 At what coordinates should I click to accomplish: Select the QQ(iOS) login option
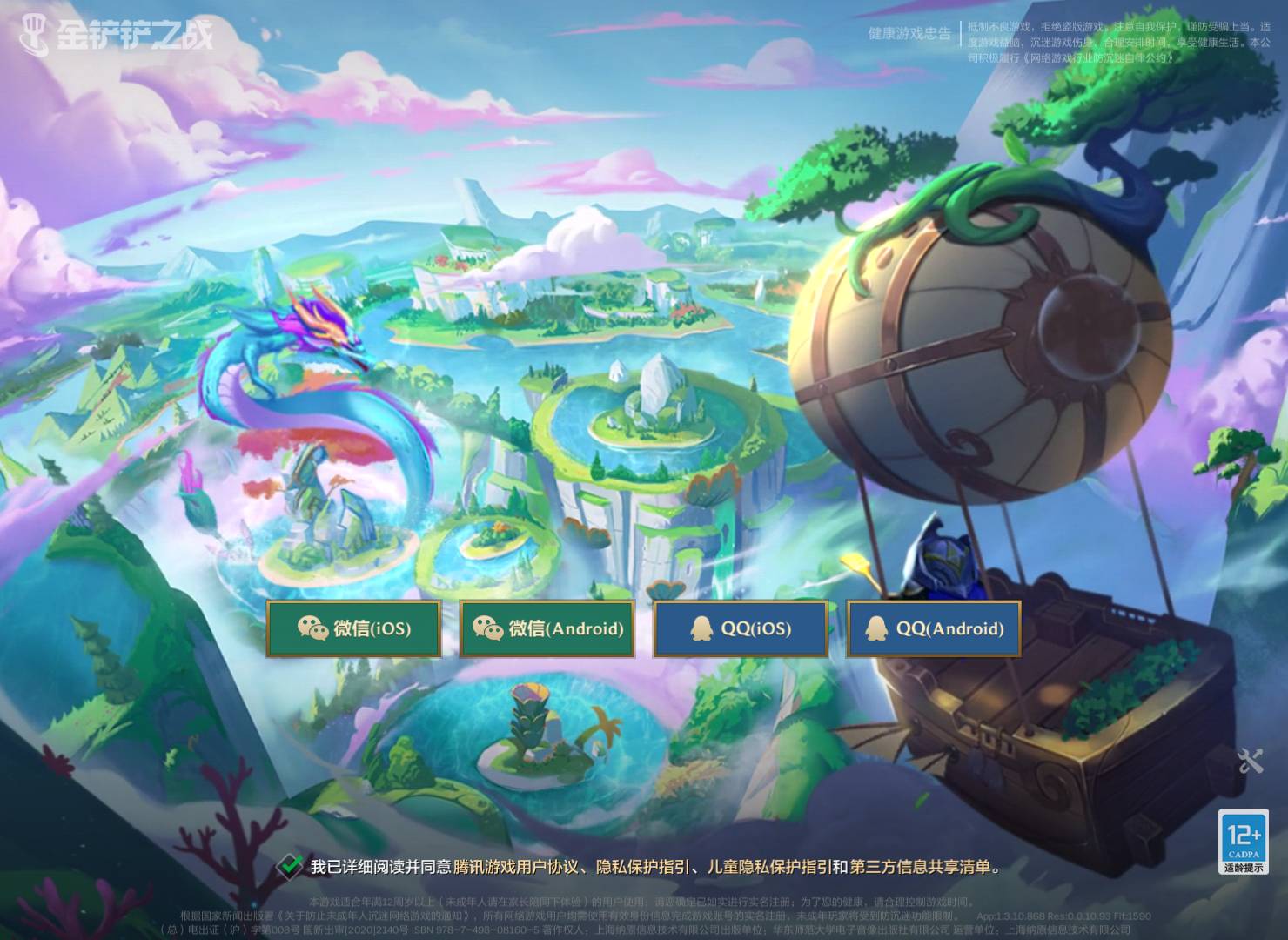(x=741, y=628)
